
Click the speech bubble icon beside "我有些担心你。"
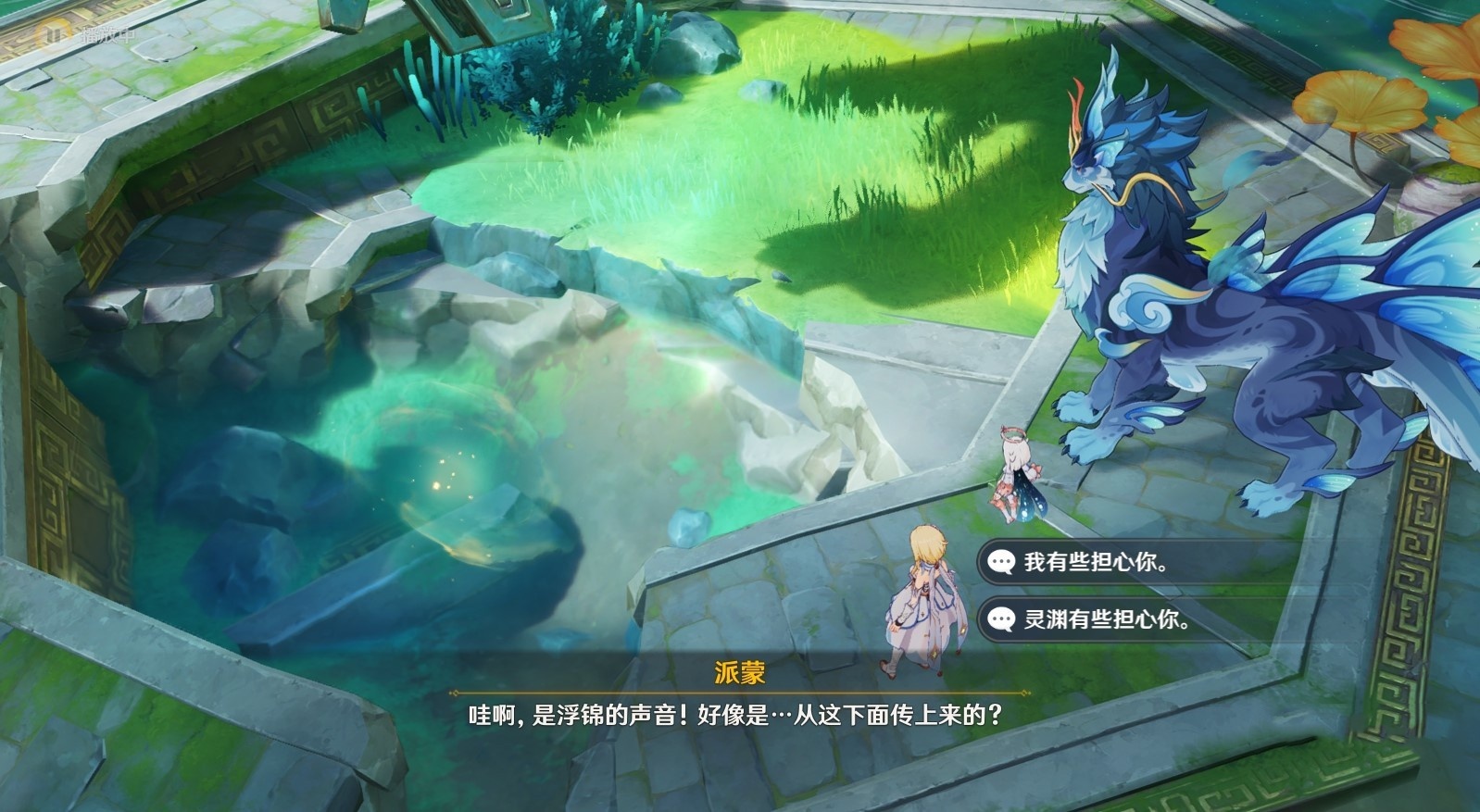click(x=1002, y=561)
